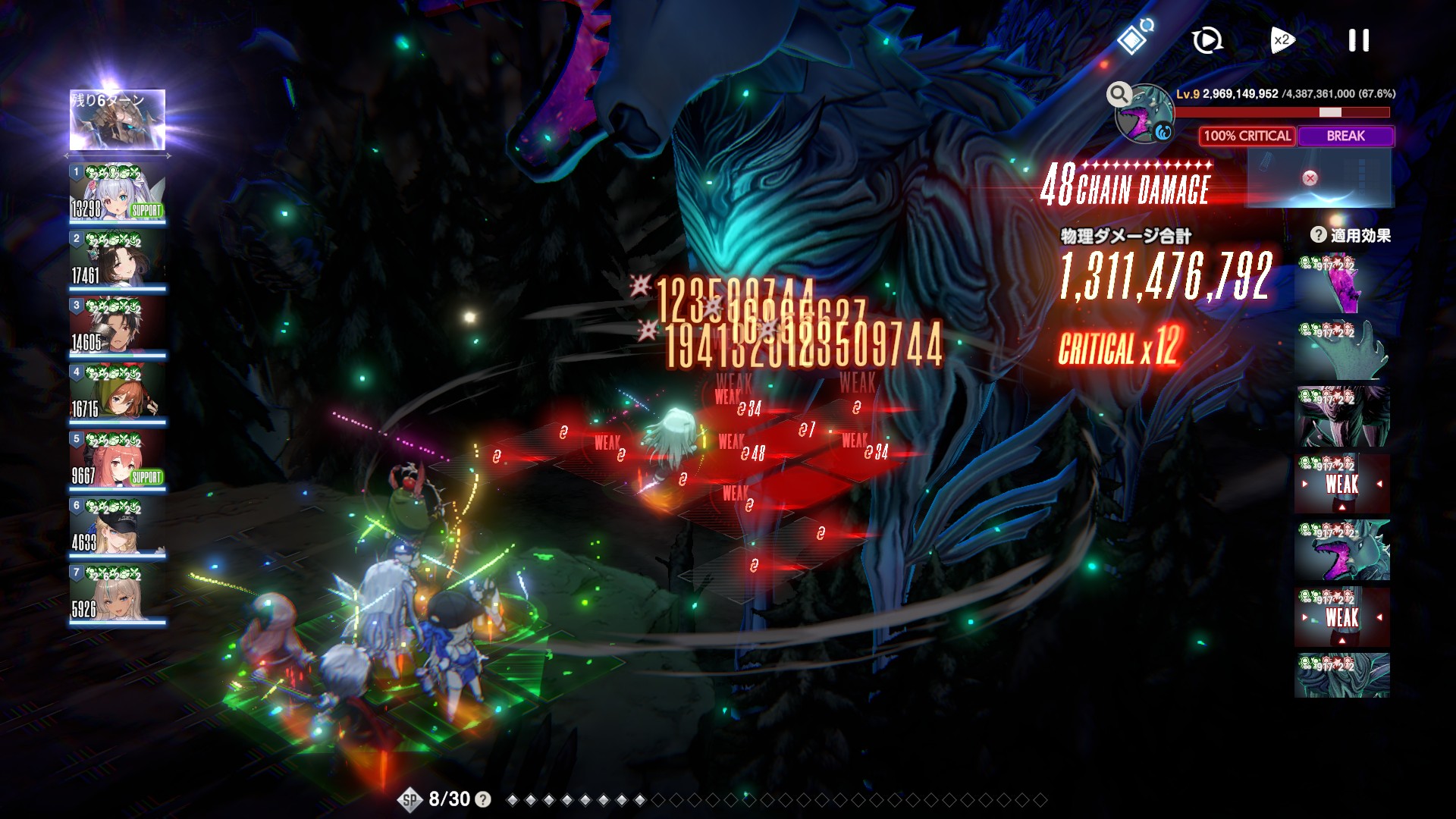Select the pink-haired support unit in slot 5

coord(118,460)
